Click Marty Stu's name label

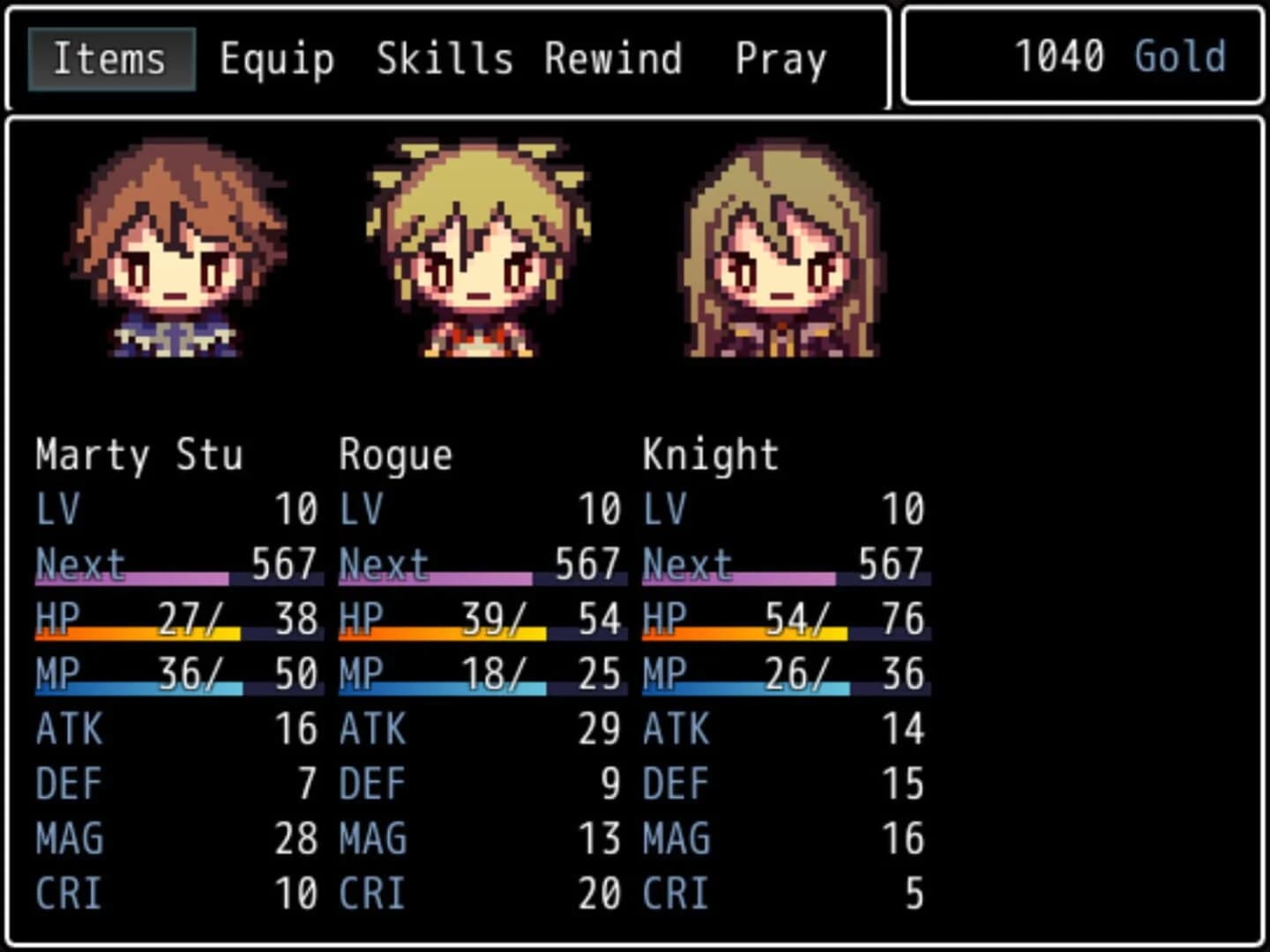pos(138,455)
